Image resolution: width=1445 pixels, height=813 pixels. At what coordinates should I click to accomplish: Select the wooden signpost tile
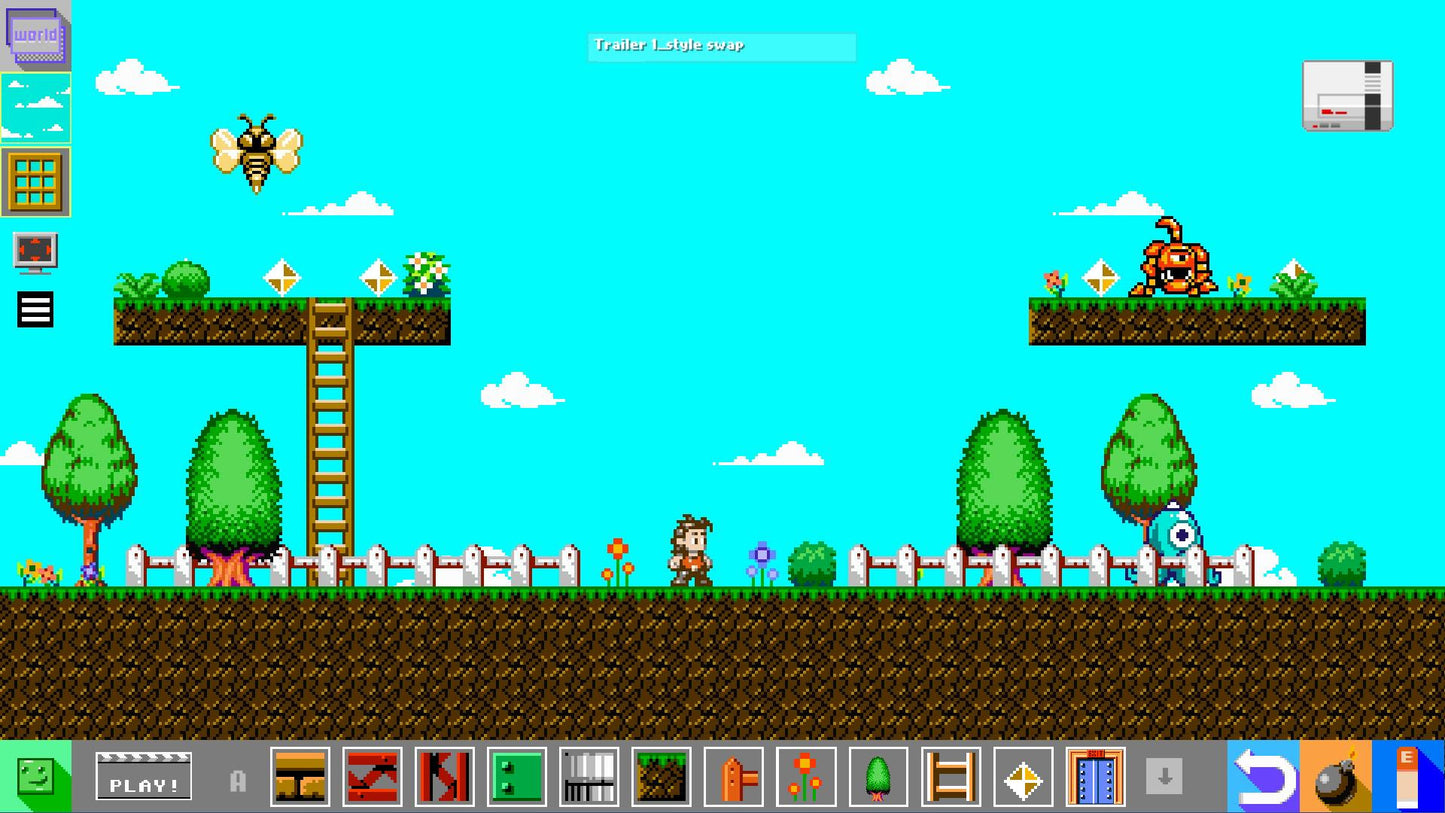coord(733,778)
